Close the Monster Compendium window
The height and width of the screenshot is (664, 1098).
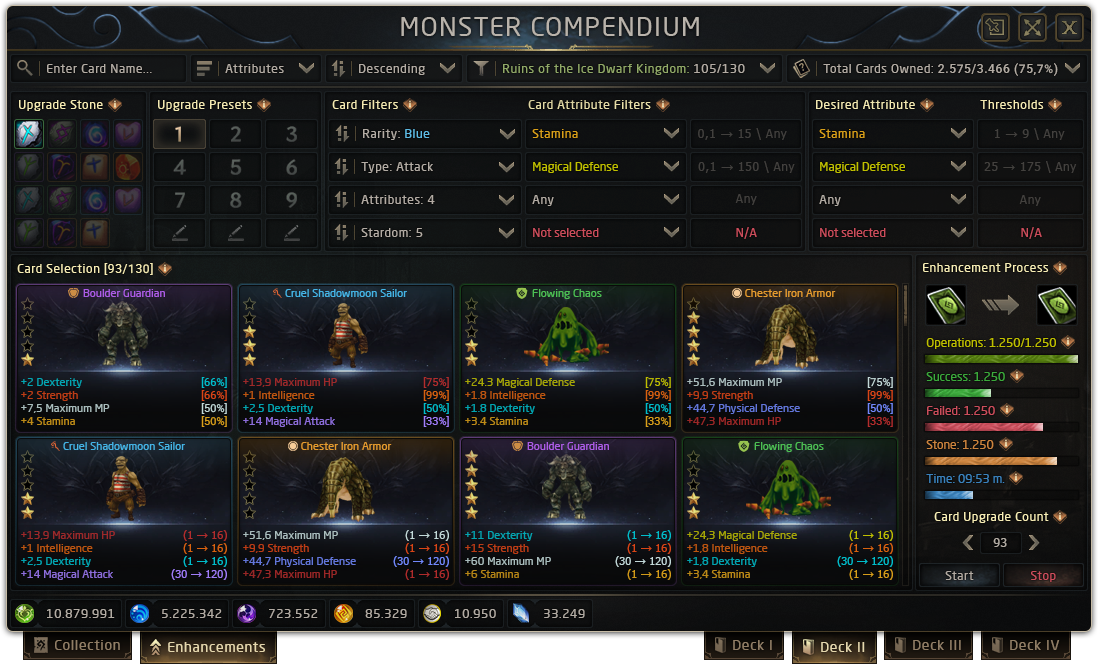(1070, 27)
